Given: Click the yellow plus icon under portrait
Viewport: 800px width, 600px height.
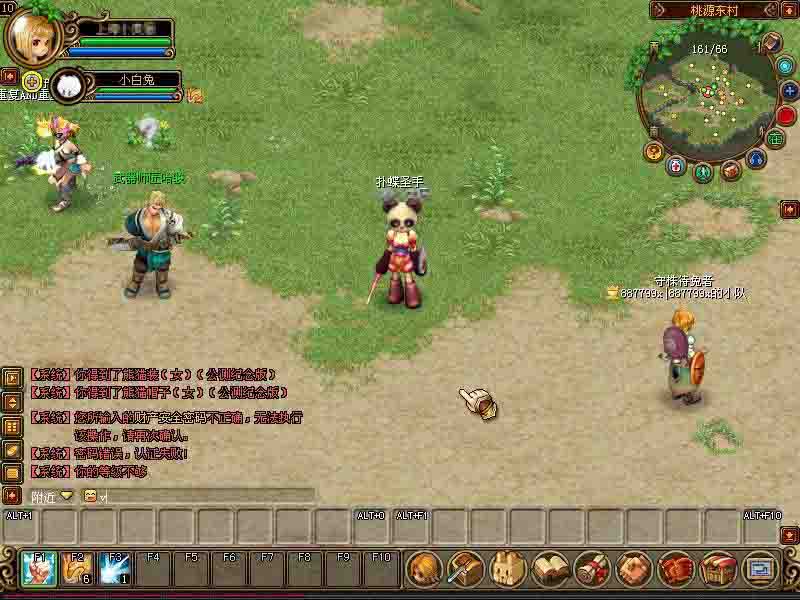Looking at the screenshot, I should click(x=32, y=81).
